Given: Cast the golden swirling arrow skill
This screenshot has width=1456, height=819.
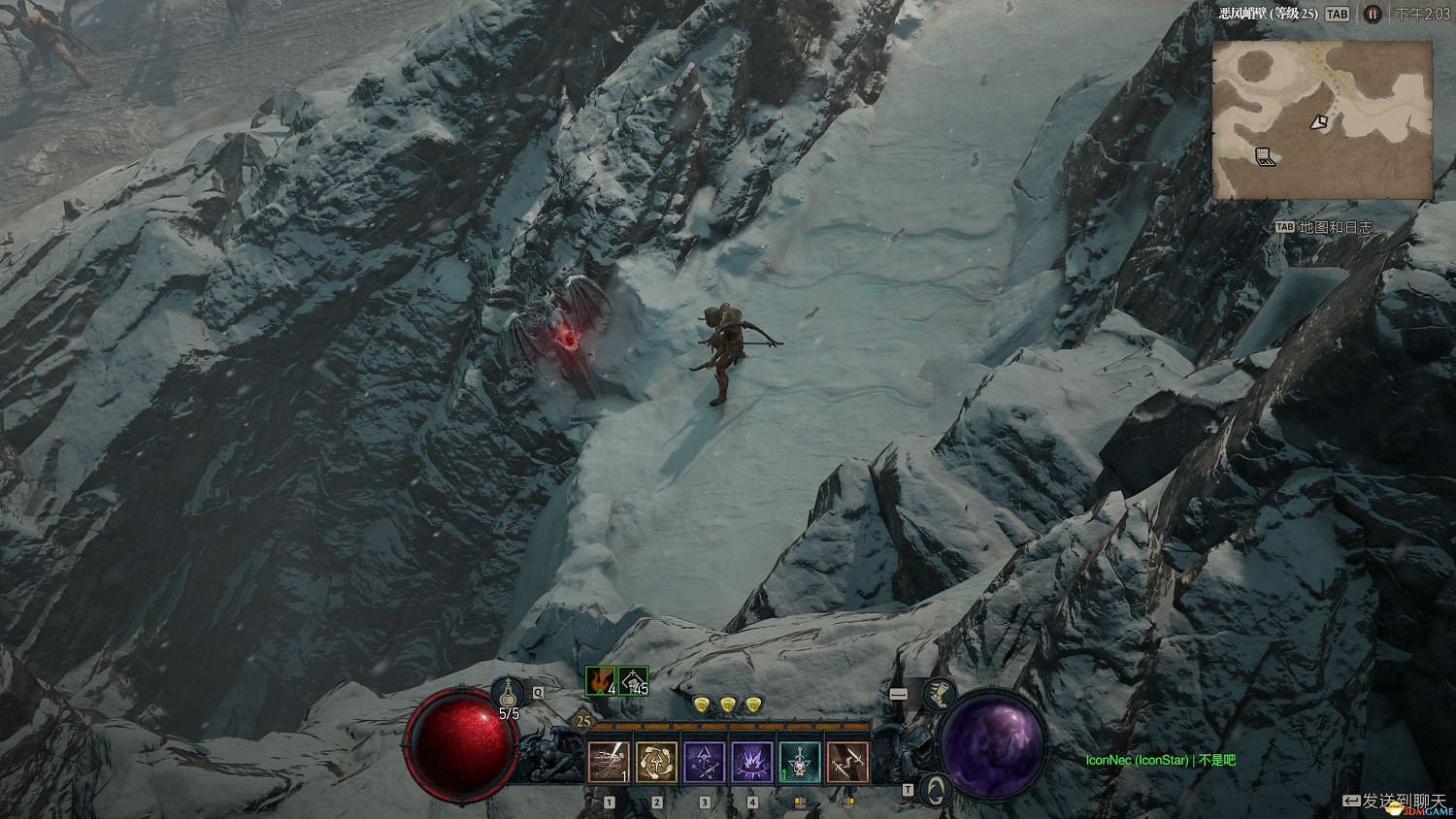Looking at the screenshot, I should tap(656, 763).
